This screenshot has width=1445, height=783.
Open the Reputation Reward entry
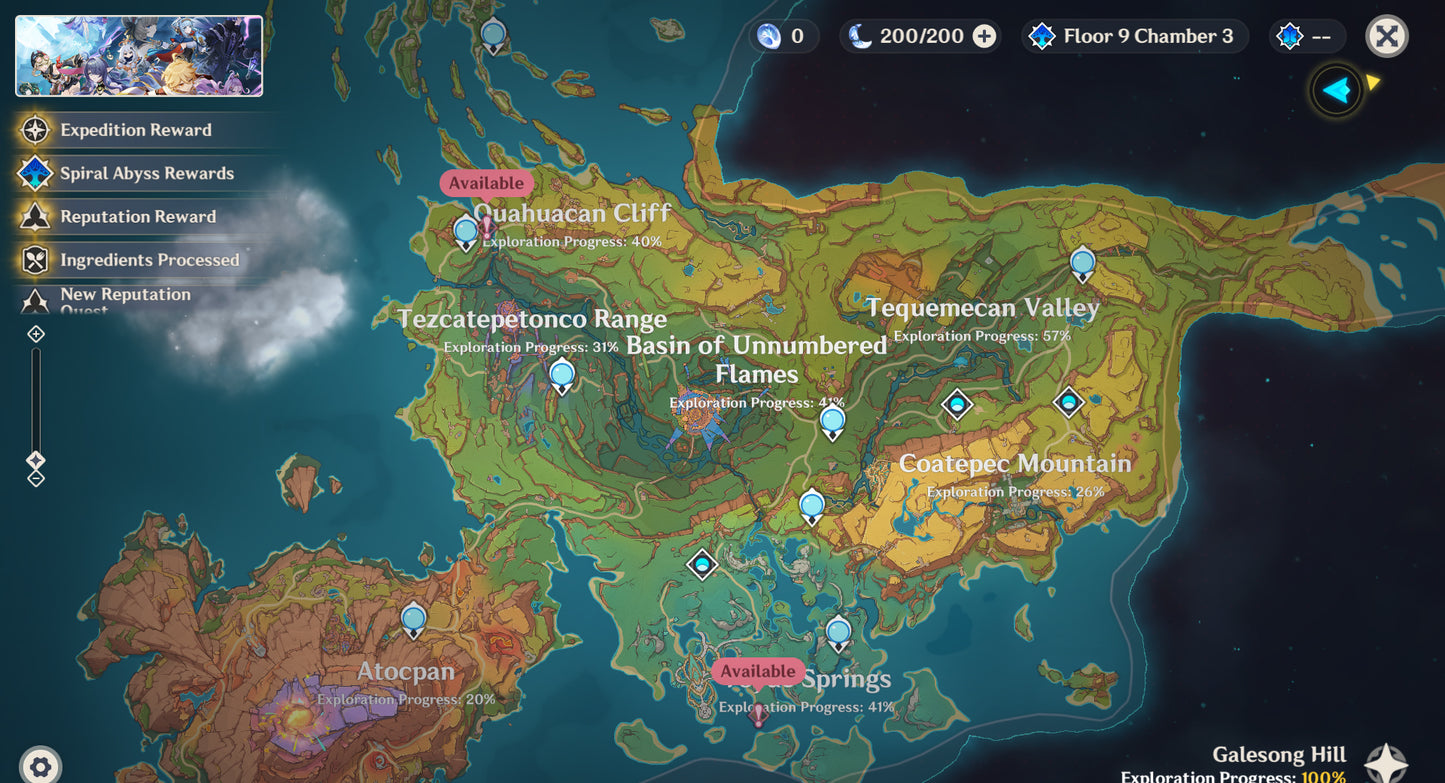(x=137, y=216)
